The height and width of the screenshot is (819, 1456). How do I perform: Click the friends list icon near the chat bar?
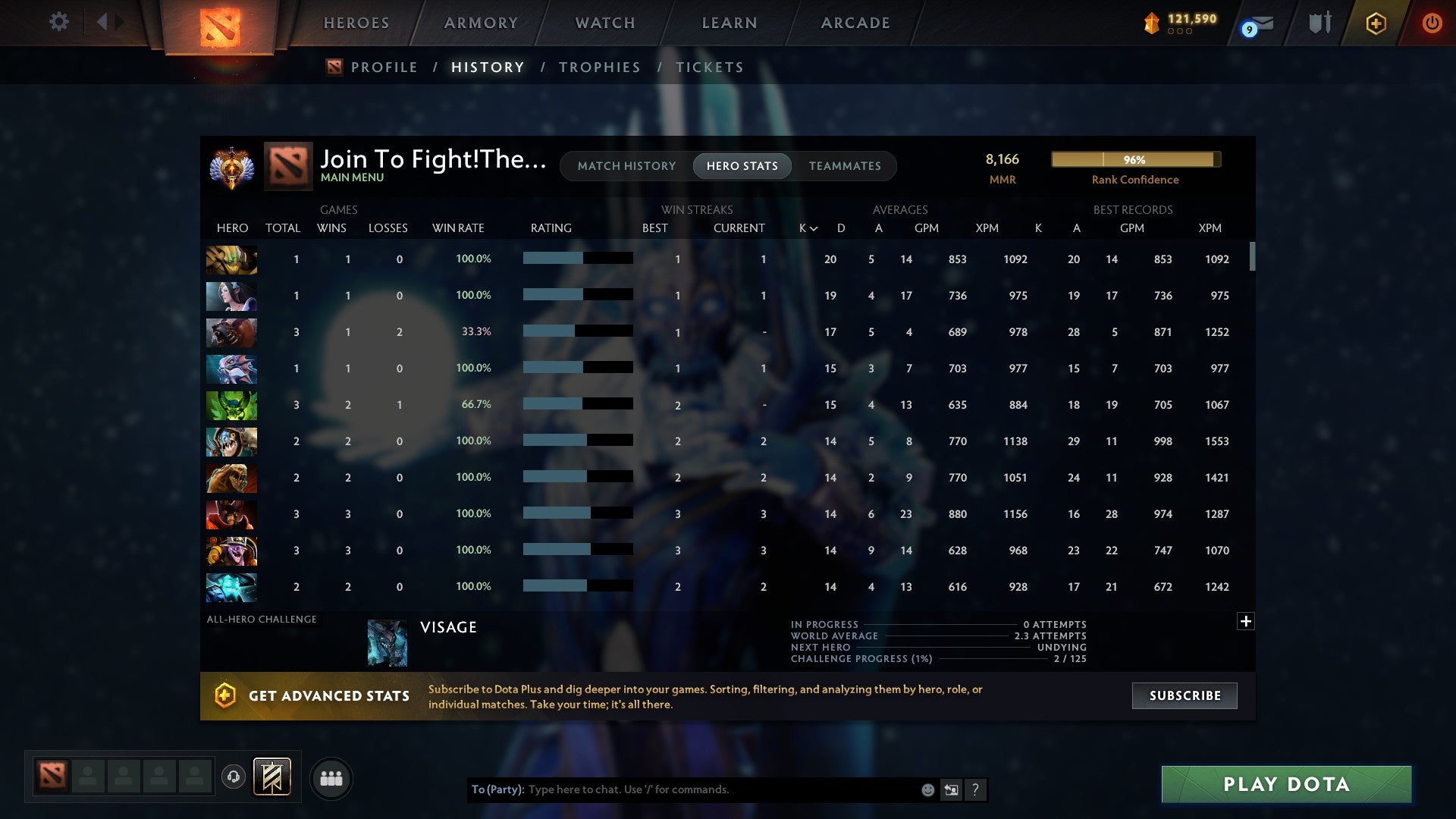click(x=331, y=777)
